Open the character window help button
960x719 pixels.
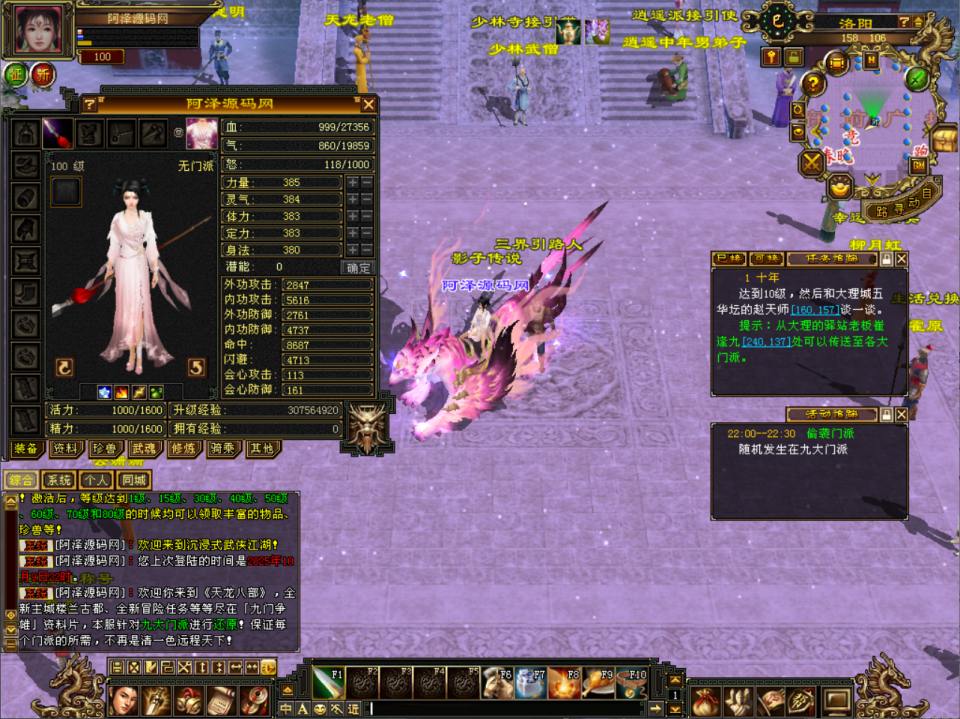point(89,104)
